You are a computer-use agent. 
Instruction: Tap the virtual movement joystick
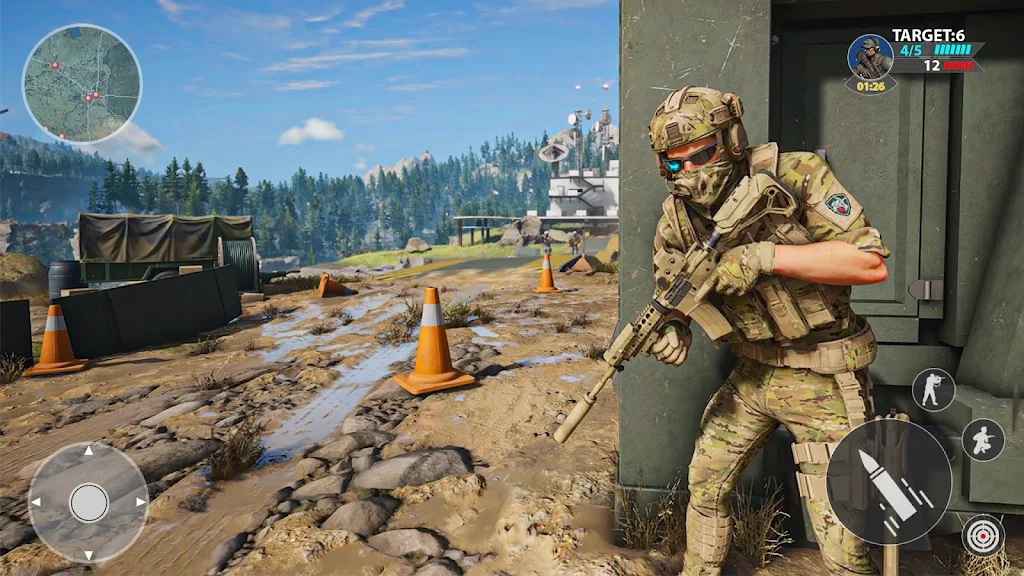click(x=89, y=502)
